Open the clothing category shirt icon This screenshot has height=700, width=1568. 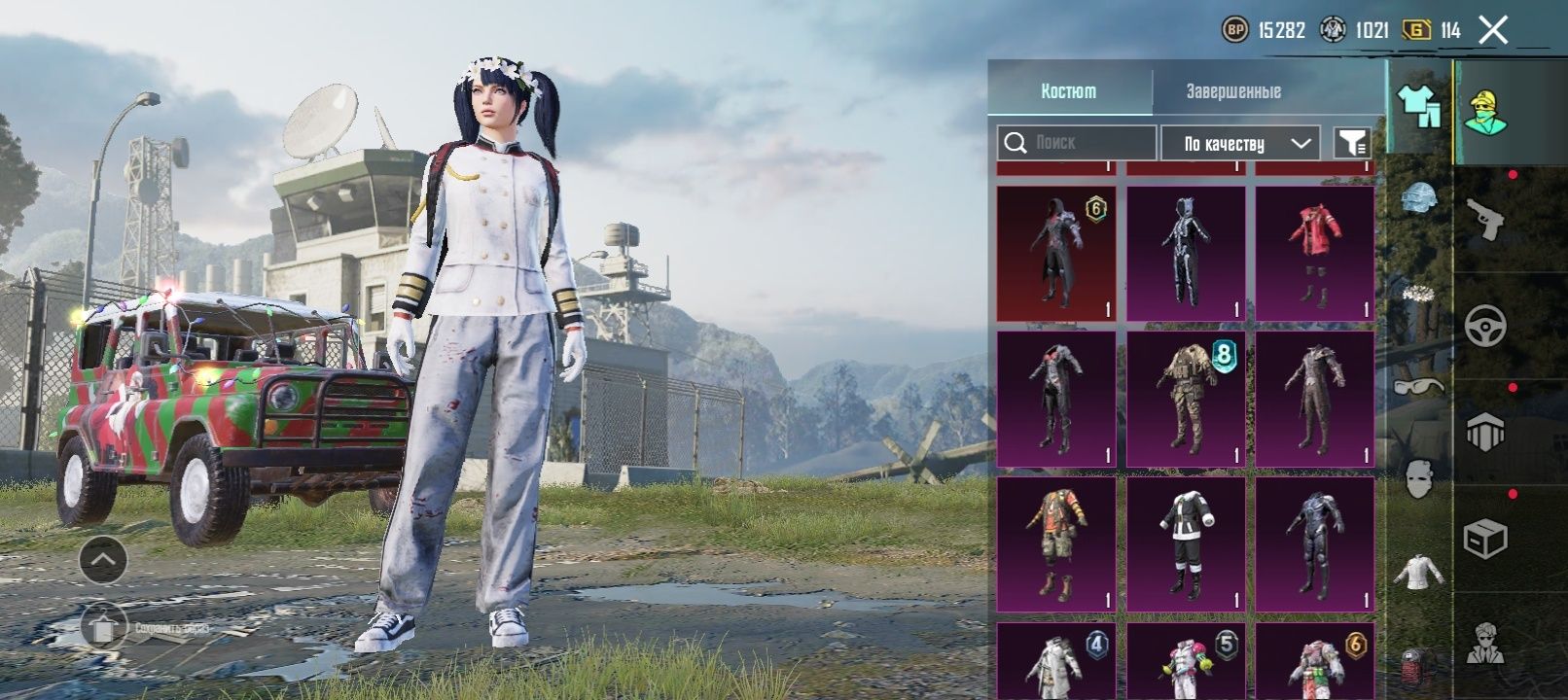pos(1418,105)
